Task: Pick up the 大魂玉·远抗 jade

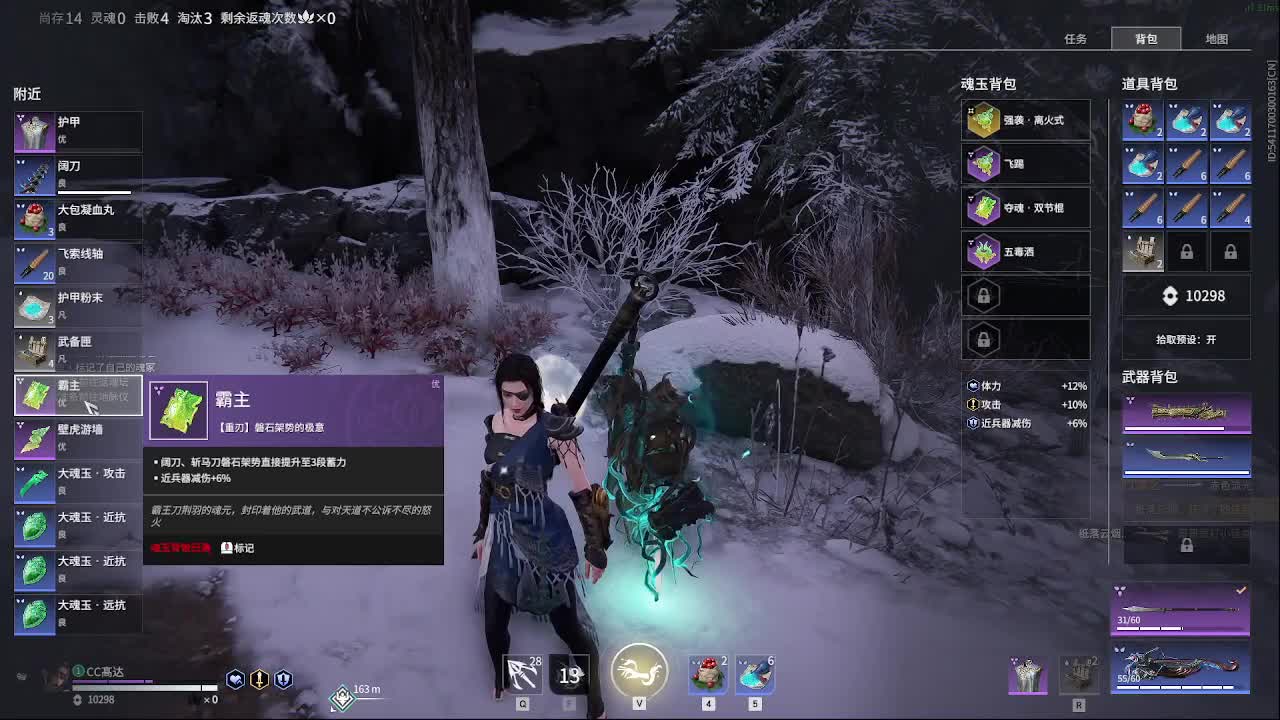Action: (x=78, y=615)
